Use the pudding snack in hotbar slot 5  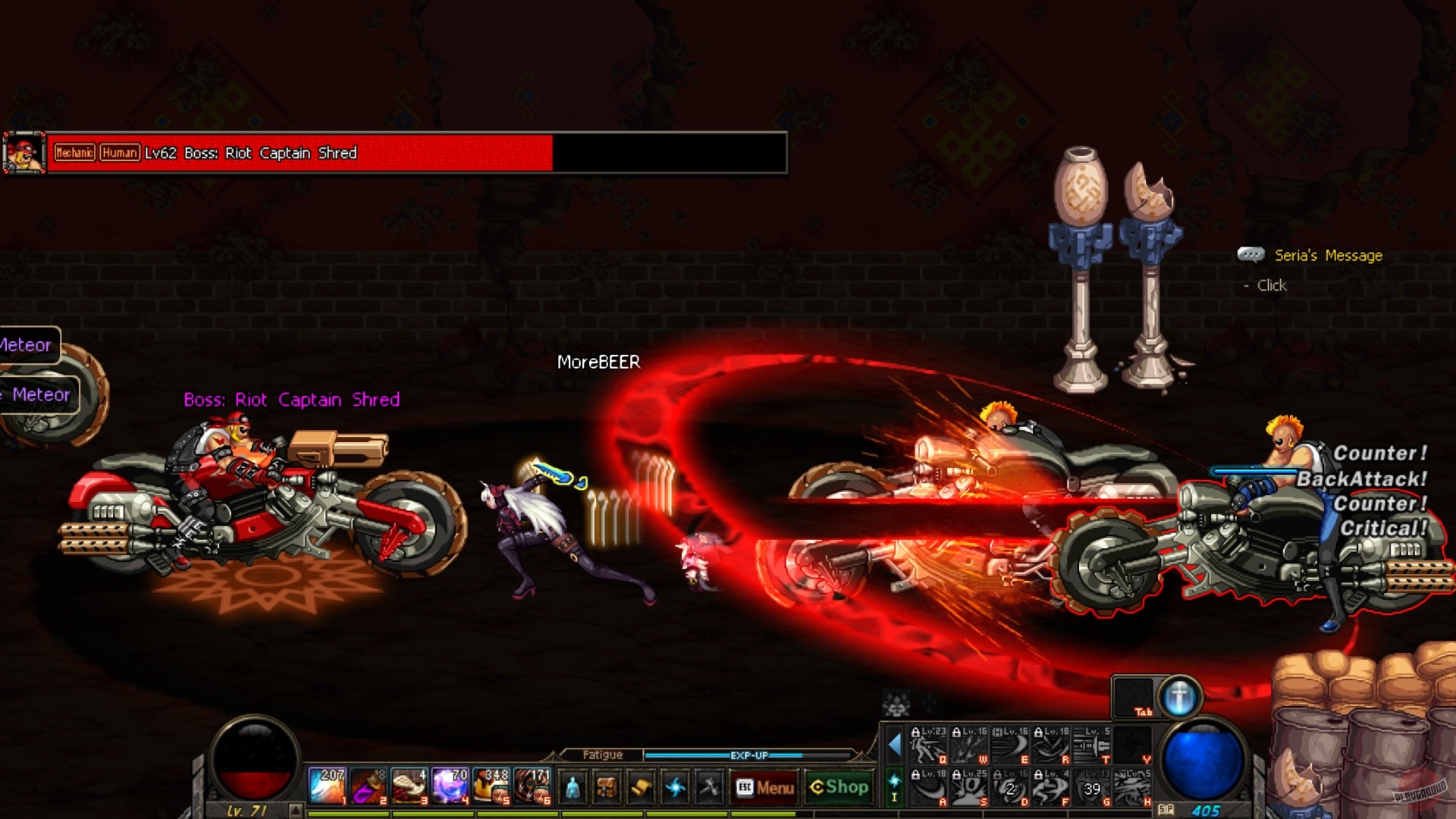(491, 786)
